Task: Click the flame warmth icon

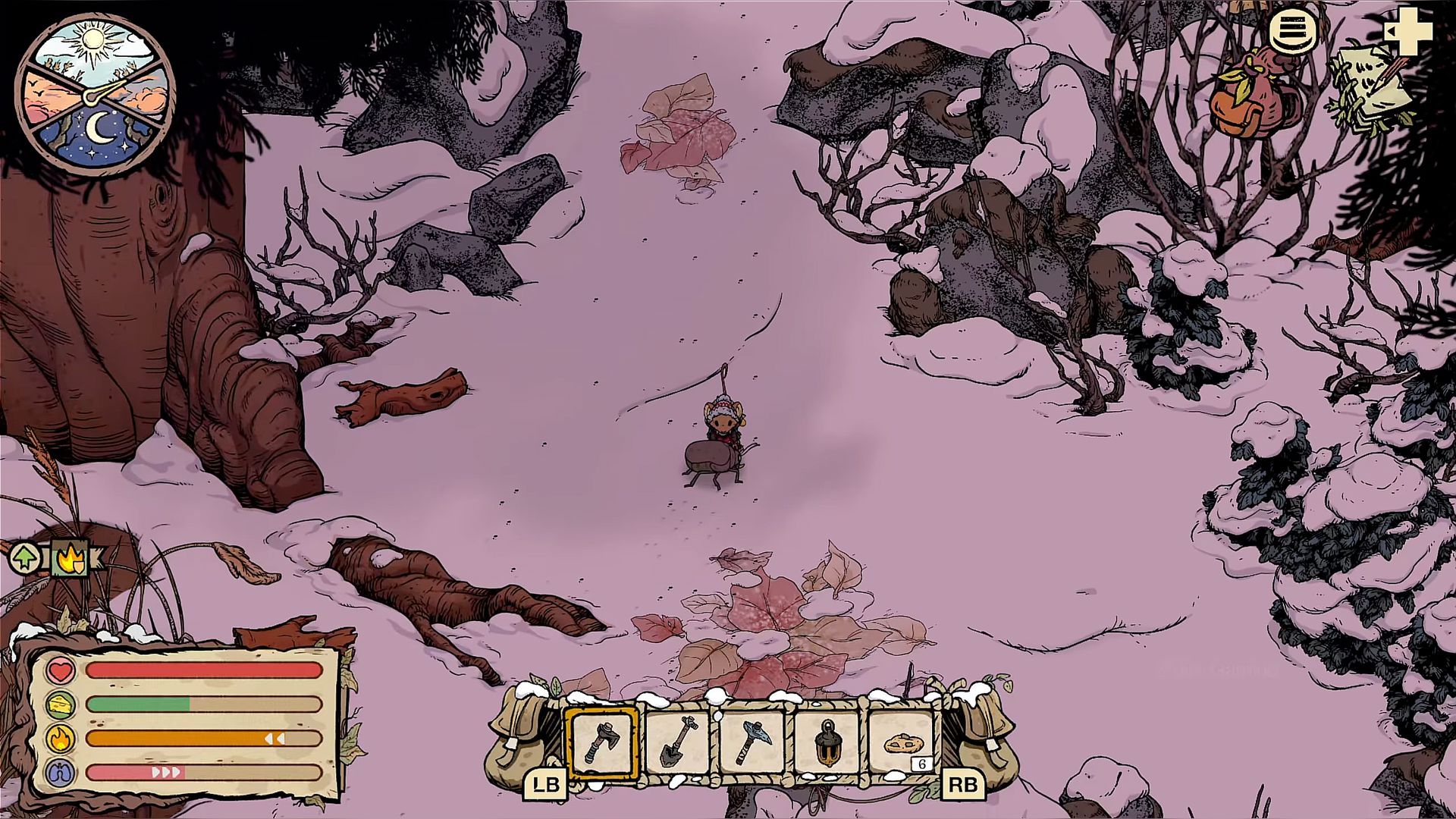Action: click(x=61, y=739)
